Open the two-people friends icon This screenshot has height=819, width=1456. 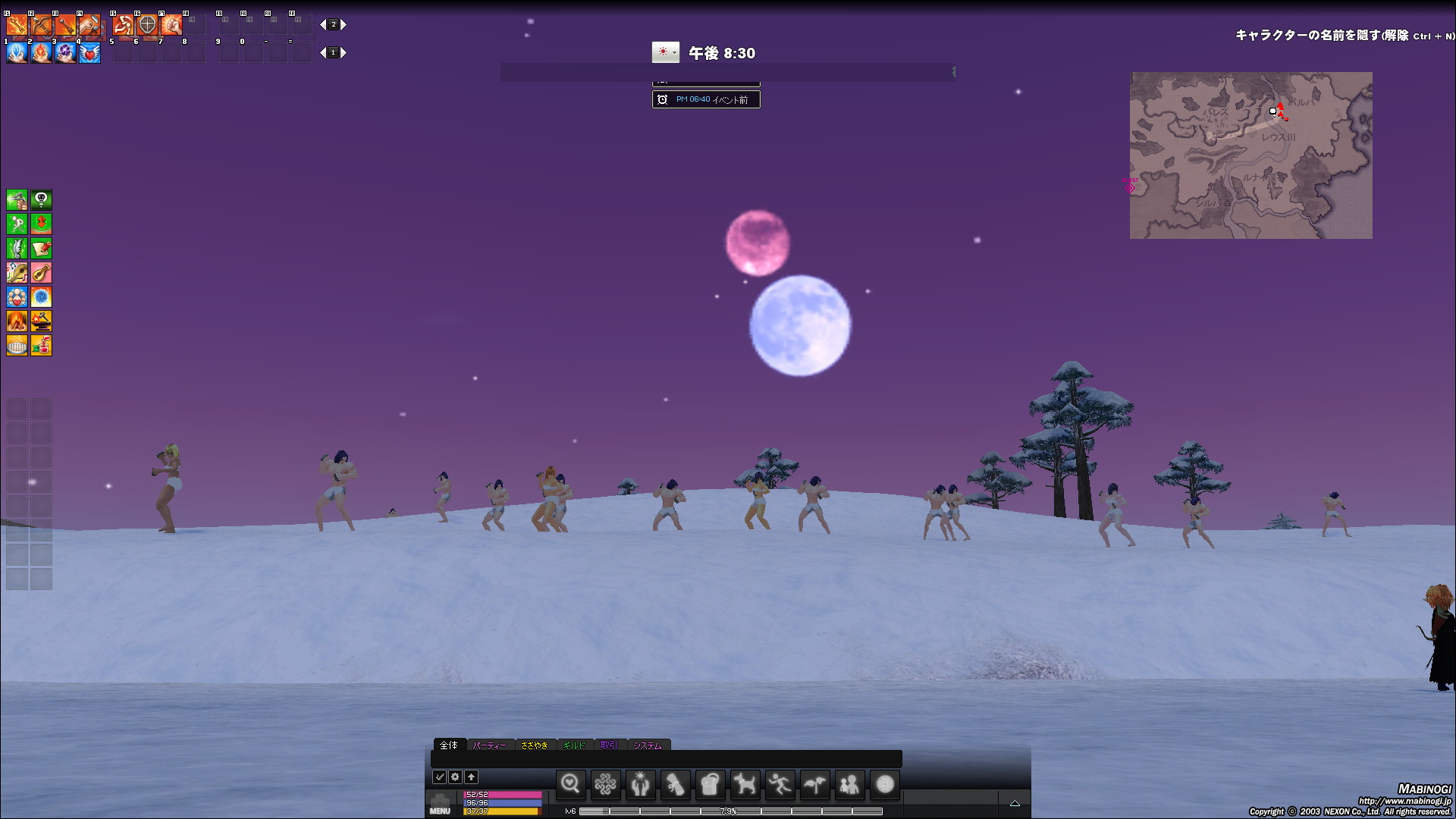[x=849, y=784]
